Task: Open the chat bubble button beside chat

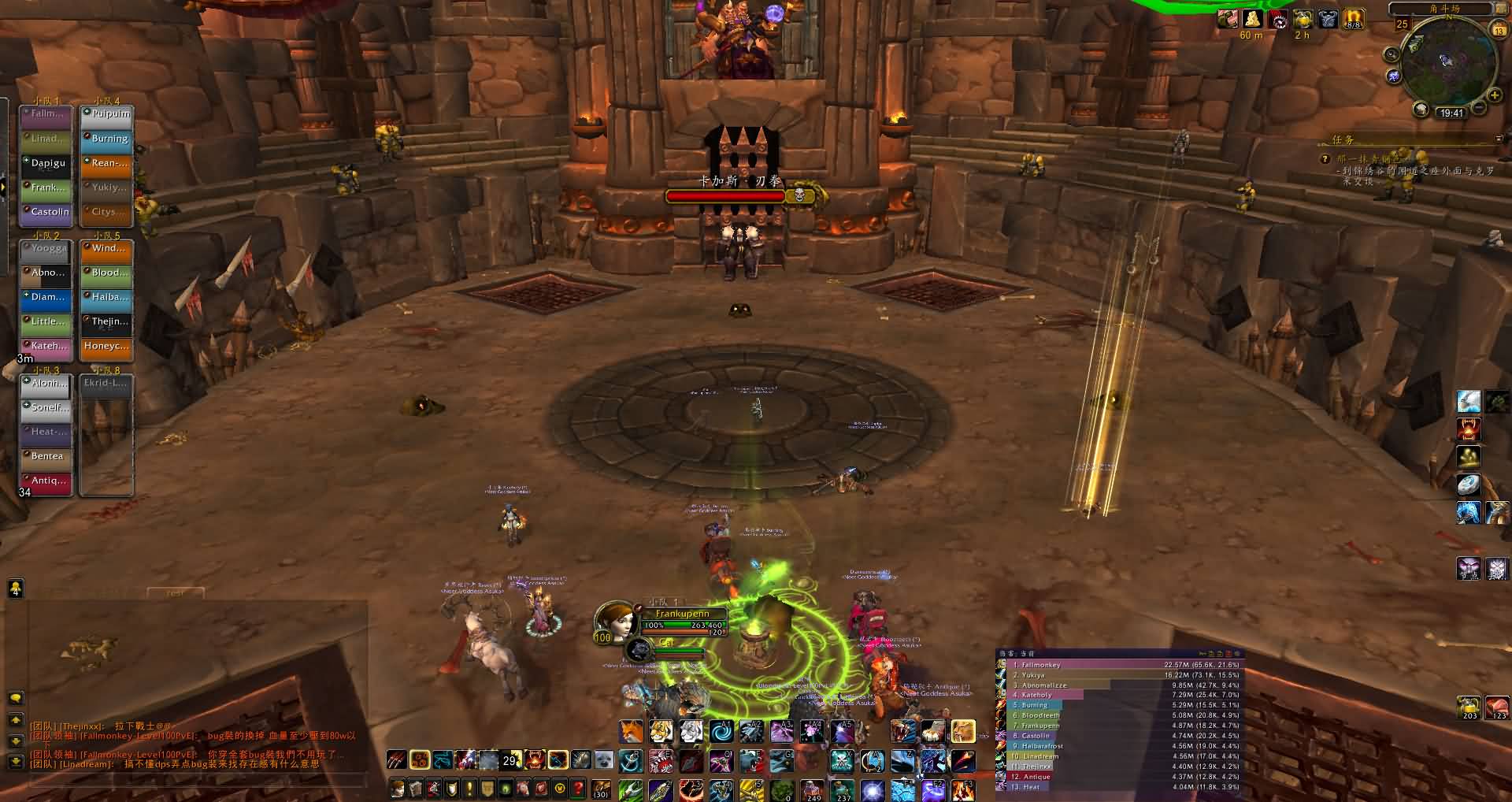Action: tap(15, 698)
